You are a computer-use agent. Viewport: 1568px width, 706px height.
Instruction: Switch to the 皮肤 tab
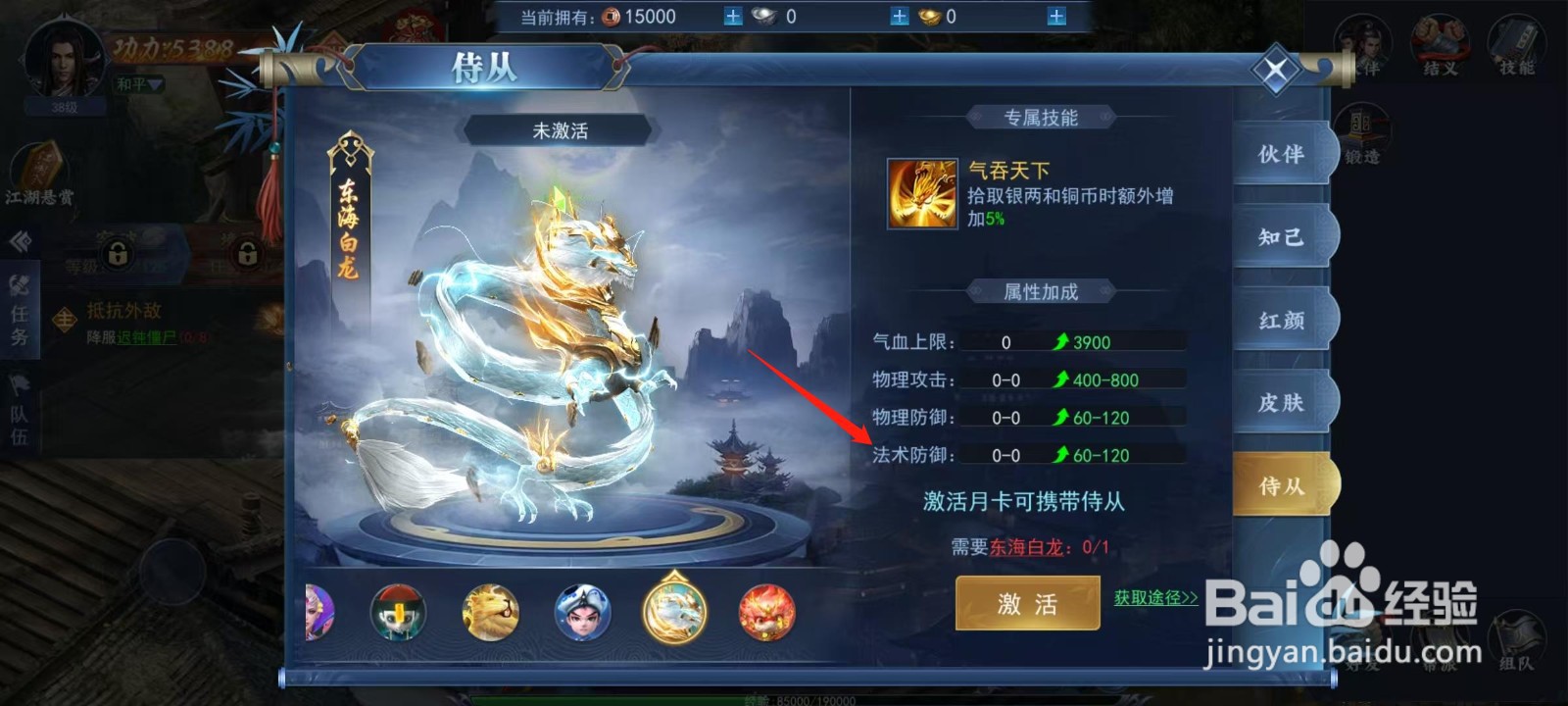click(1284, 402)
